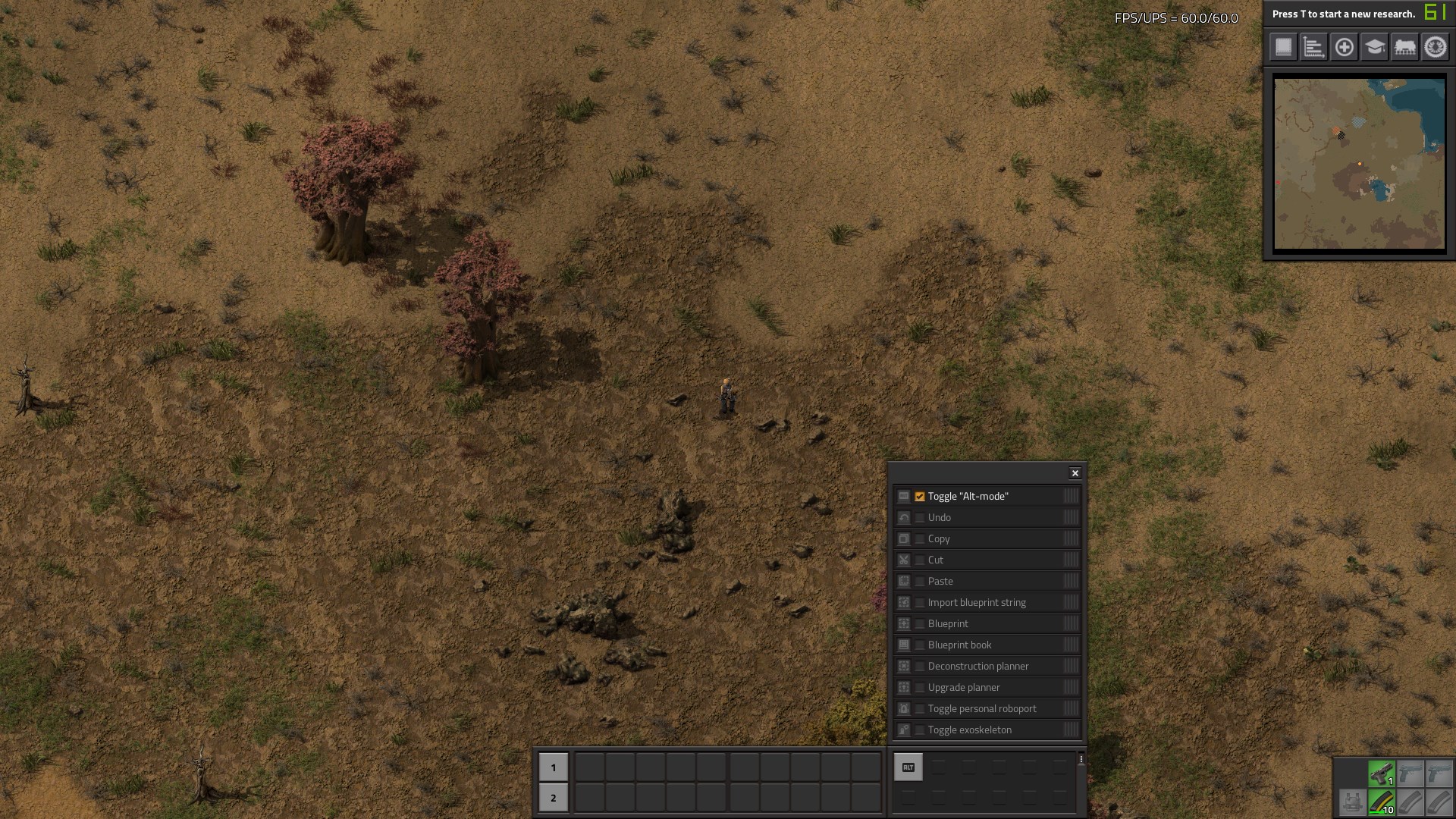The image size is (1456, 819).
Task: Click the firearm magazine ammo slot
Action: coord(1381,802)
